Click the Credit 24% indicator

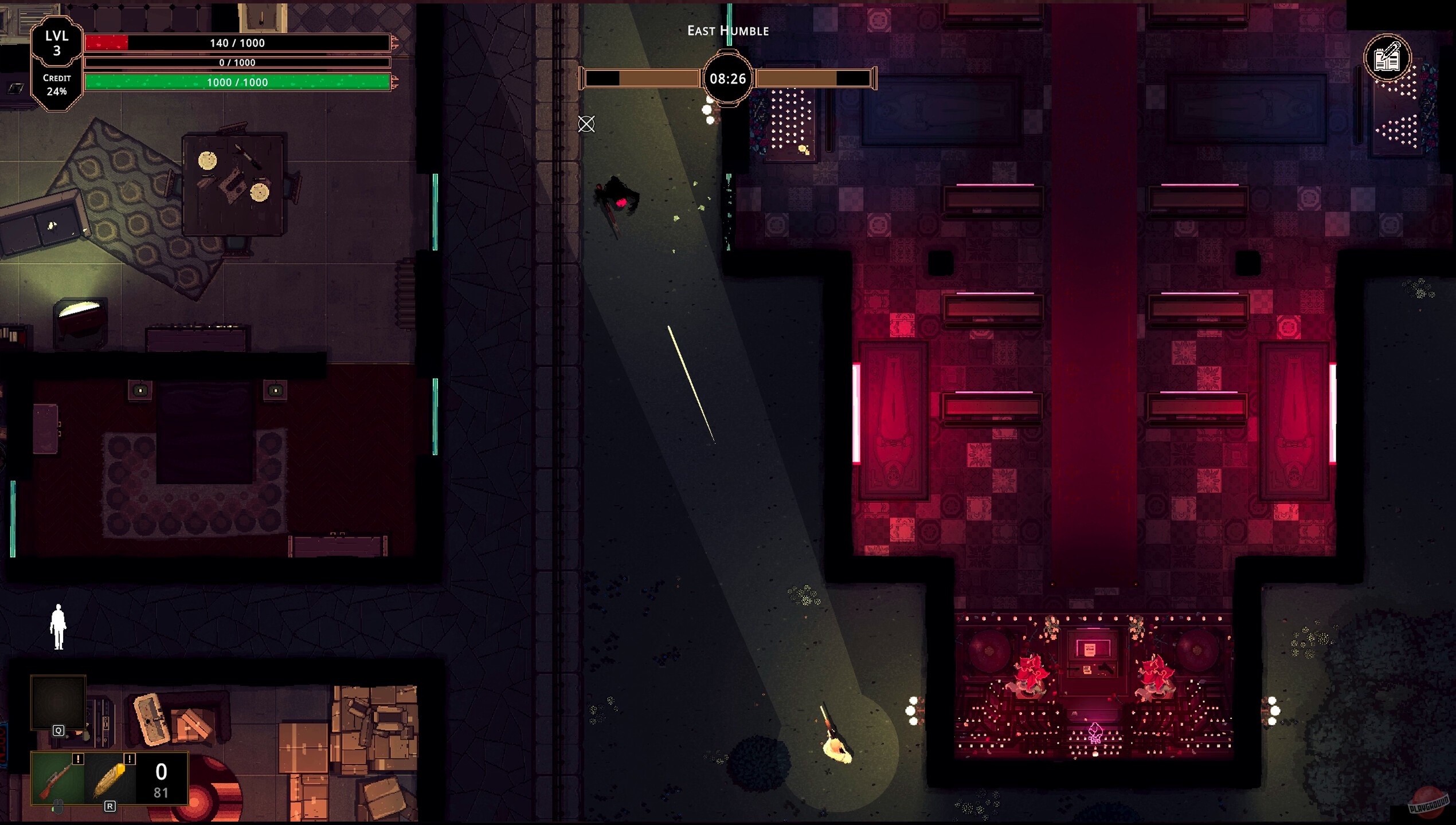pyautogui.click(x=57, y=86)
